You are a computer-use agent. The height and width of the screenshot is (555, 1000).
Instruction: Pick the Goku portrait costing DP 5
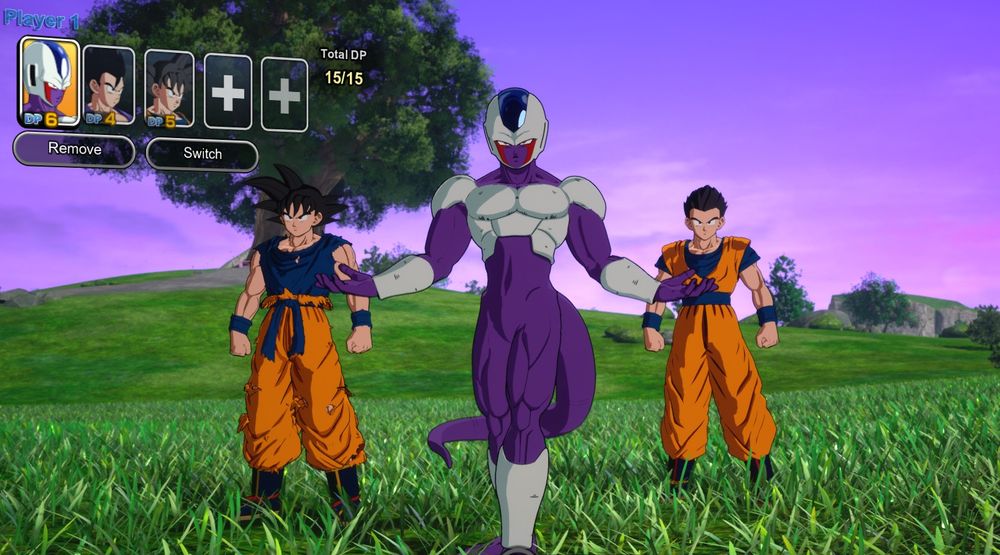(x=169, y=89)
